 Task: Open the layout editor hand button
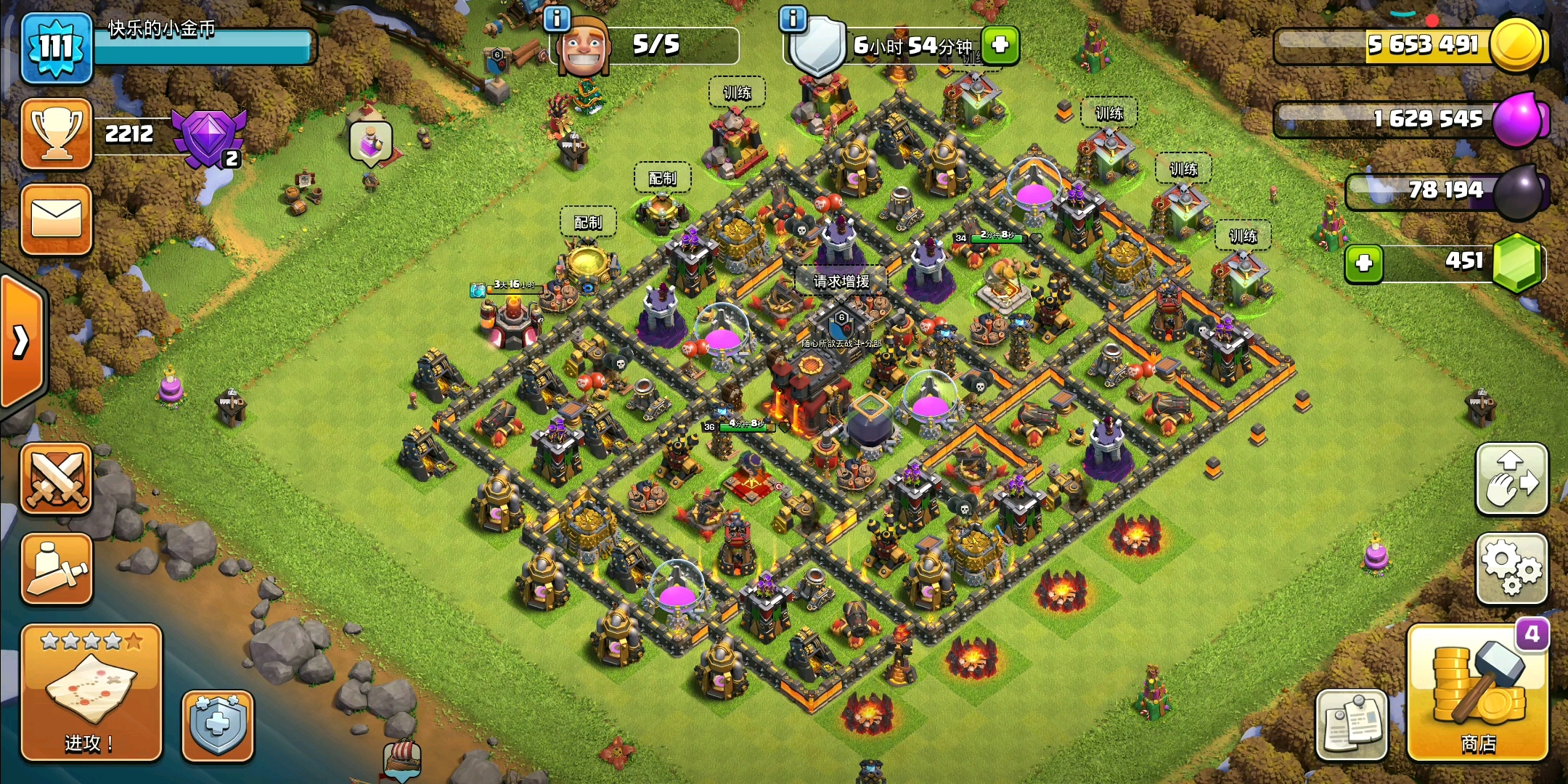1512,479
